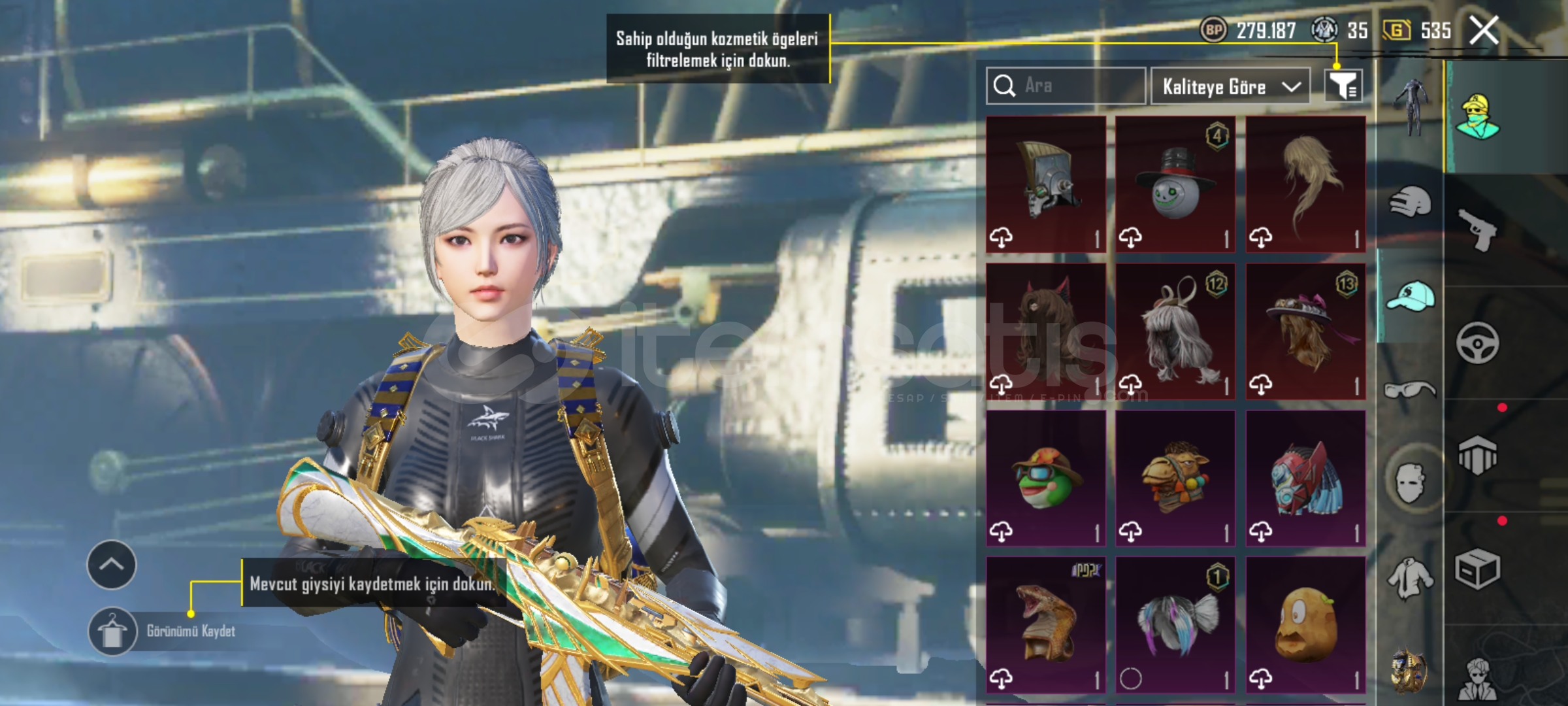Pick the cobra snake headgear

click(x=1045, y=625)
